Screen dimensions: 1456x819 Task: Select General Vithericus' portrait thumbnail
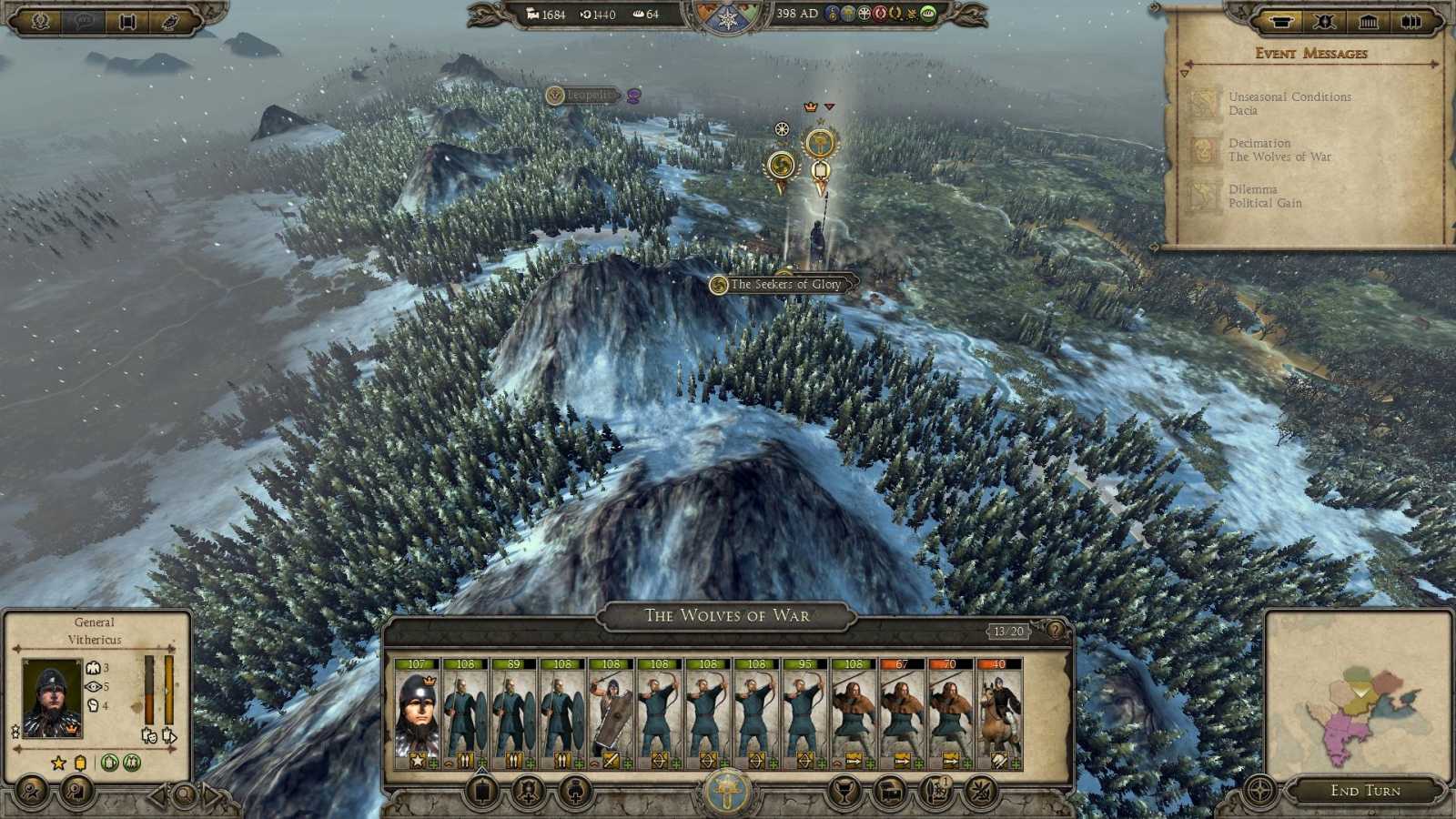click(52, 698)
